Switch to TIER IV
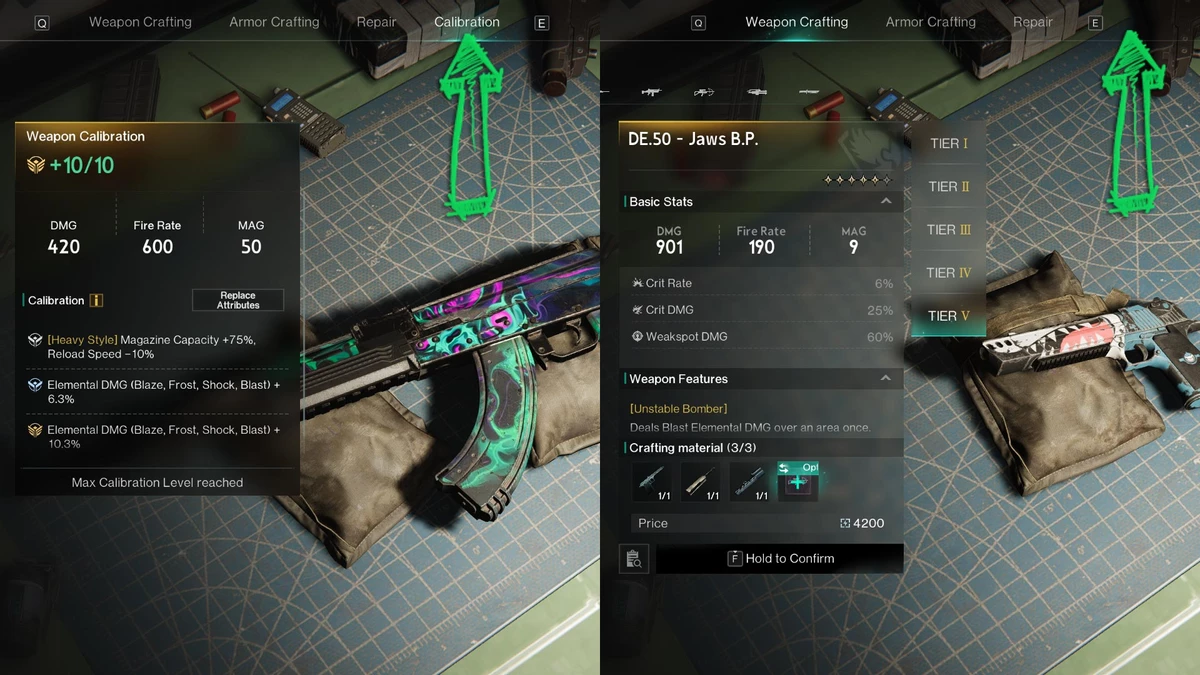Image resolution: width=1200 pixels, height=675 pixels. tap(948, 272)
